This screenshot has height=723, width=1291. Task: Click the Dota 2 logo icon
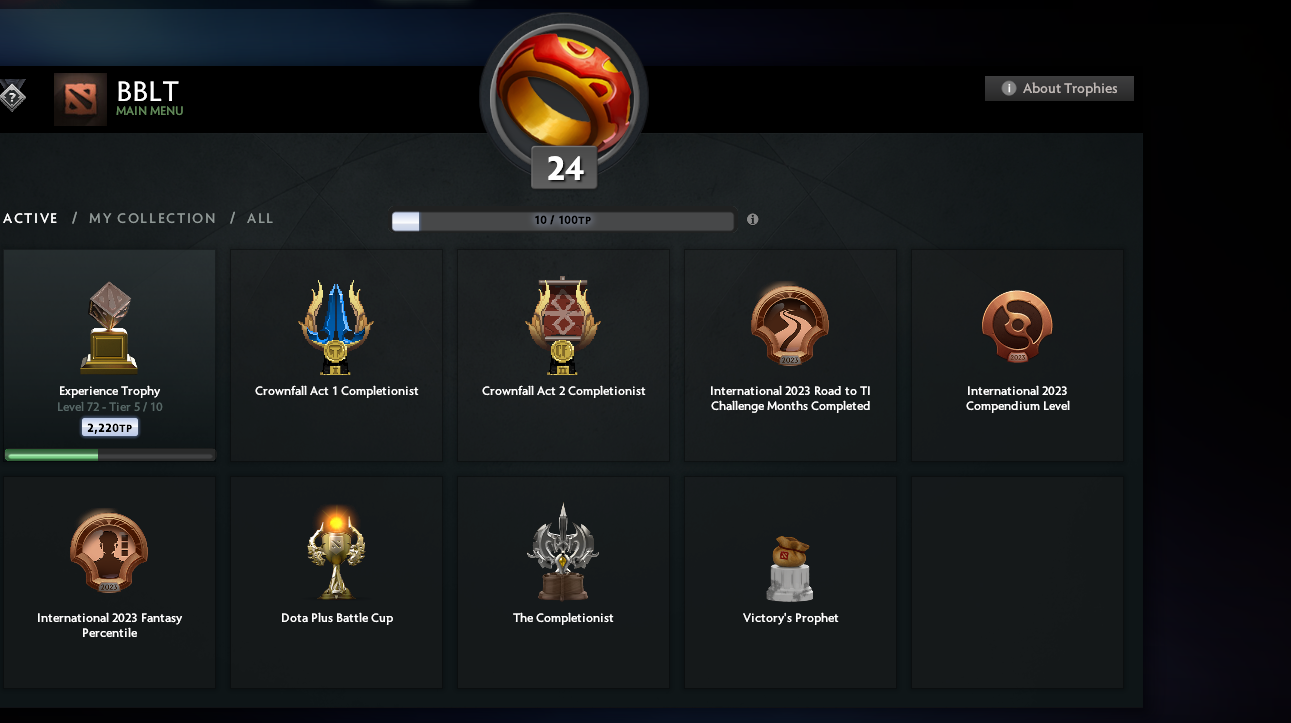(x=79, y=99)
